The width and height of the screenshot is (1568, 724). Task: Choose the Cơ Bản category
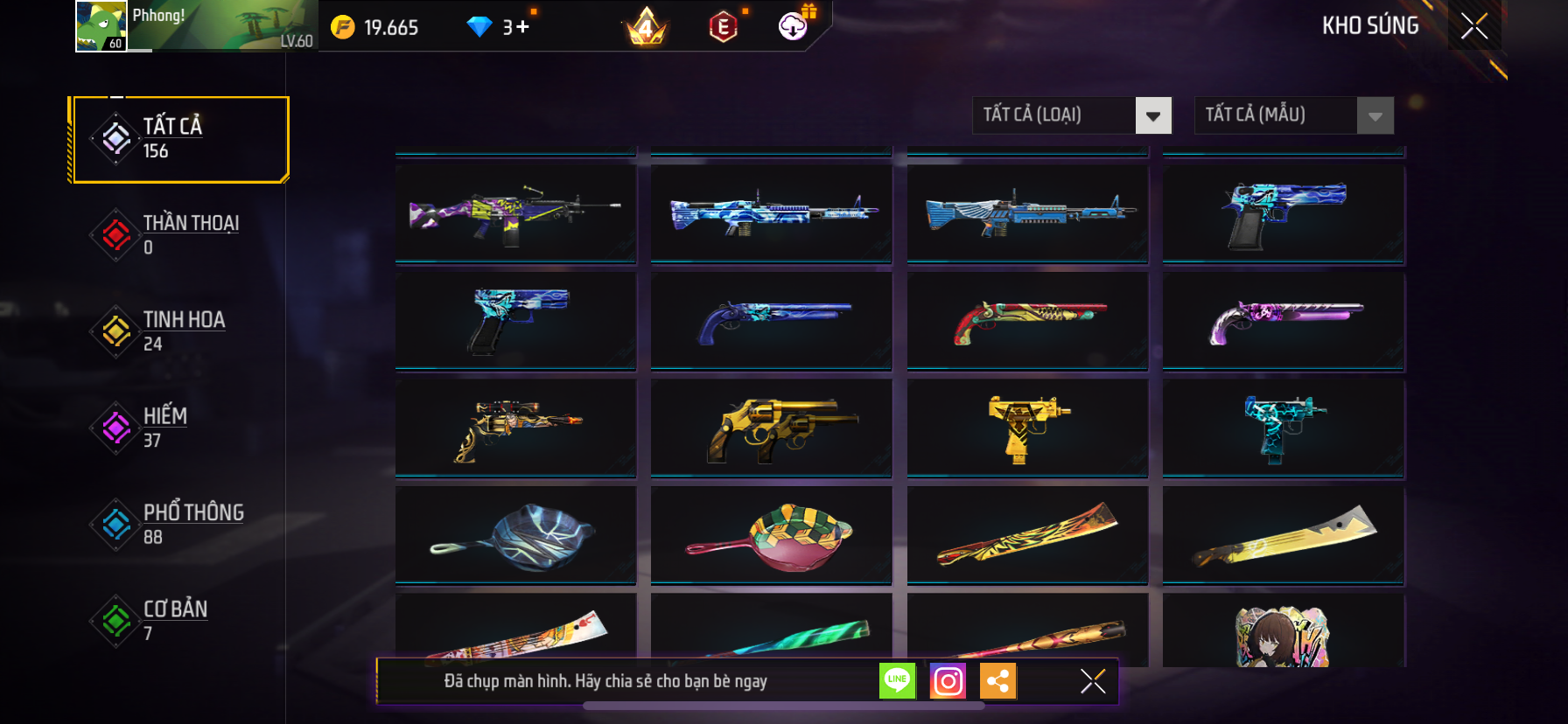(x=180, y=620)
